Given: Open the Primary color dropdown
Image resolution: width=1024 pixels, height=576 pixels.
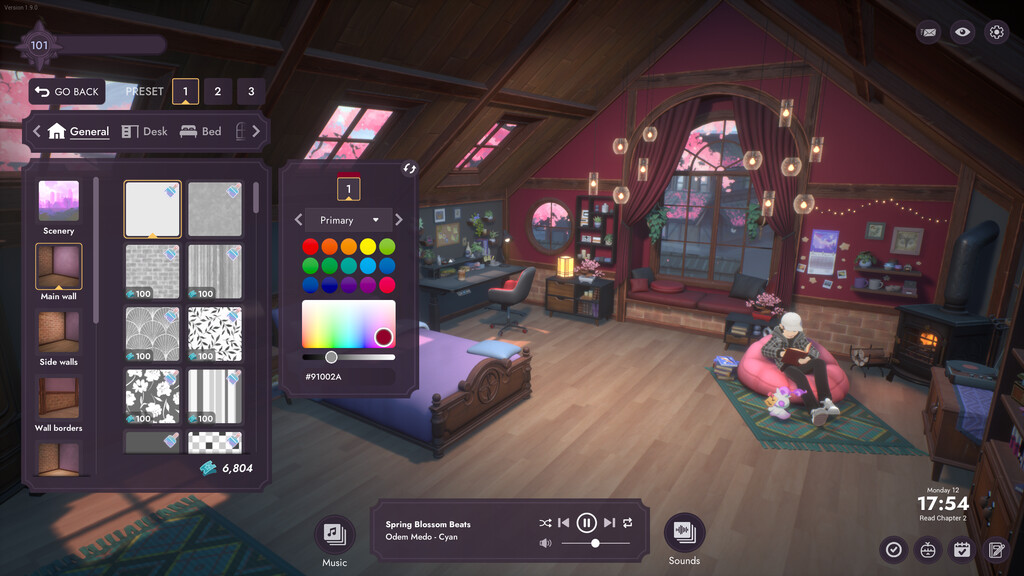Looking at the screenshot, I should (349, 220).
